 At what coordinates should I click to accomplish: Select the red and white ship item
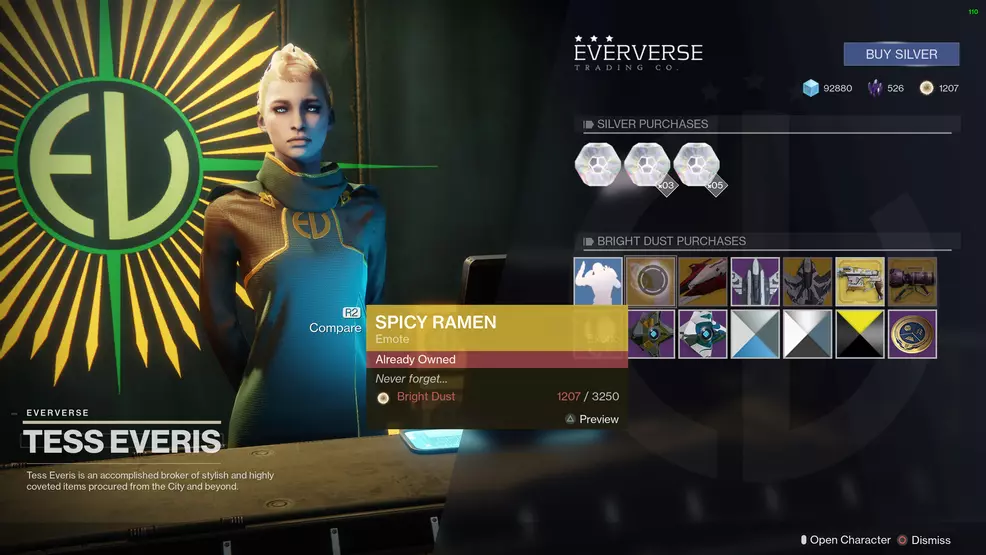702,282
